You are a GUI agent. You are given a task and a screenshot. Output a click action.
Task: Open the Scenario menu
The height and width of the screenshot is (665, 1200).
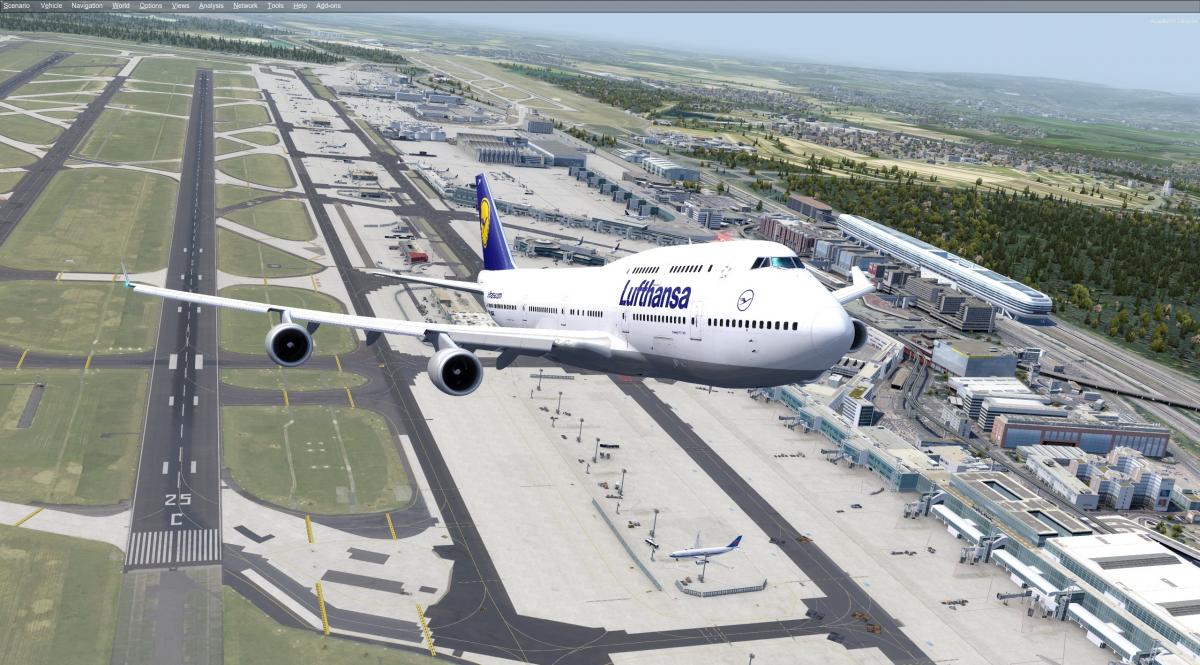pos(17,6)
